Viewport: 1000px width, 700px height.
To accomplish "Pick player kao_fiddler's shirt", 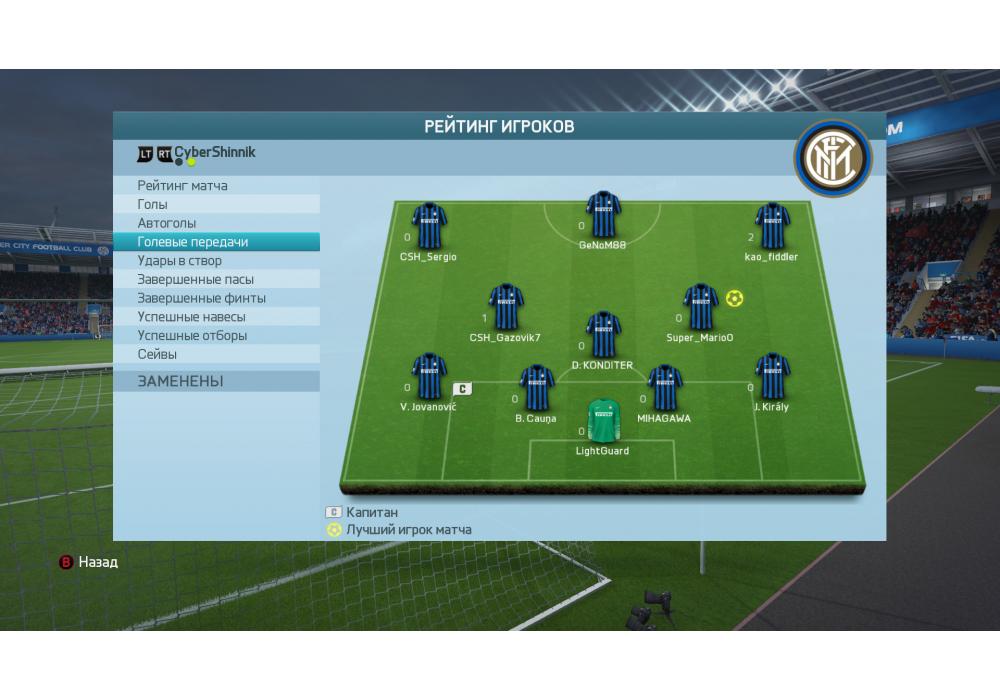I will [772, 226].
